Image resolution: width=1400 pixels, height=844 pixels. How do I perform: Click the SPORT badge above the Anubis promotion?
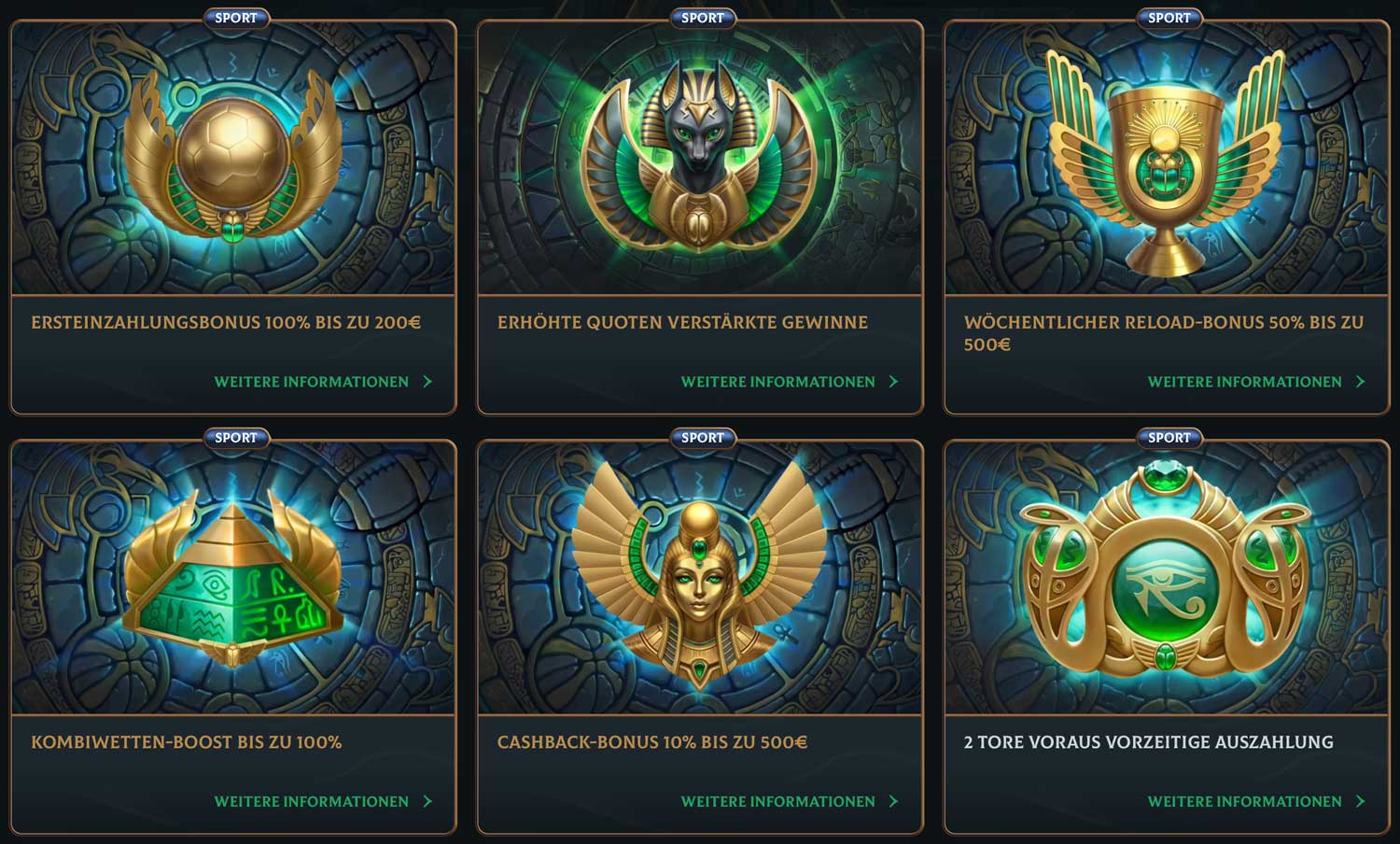coord(701,17)
